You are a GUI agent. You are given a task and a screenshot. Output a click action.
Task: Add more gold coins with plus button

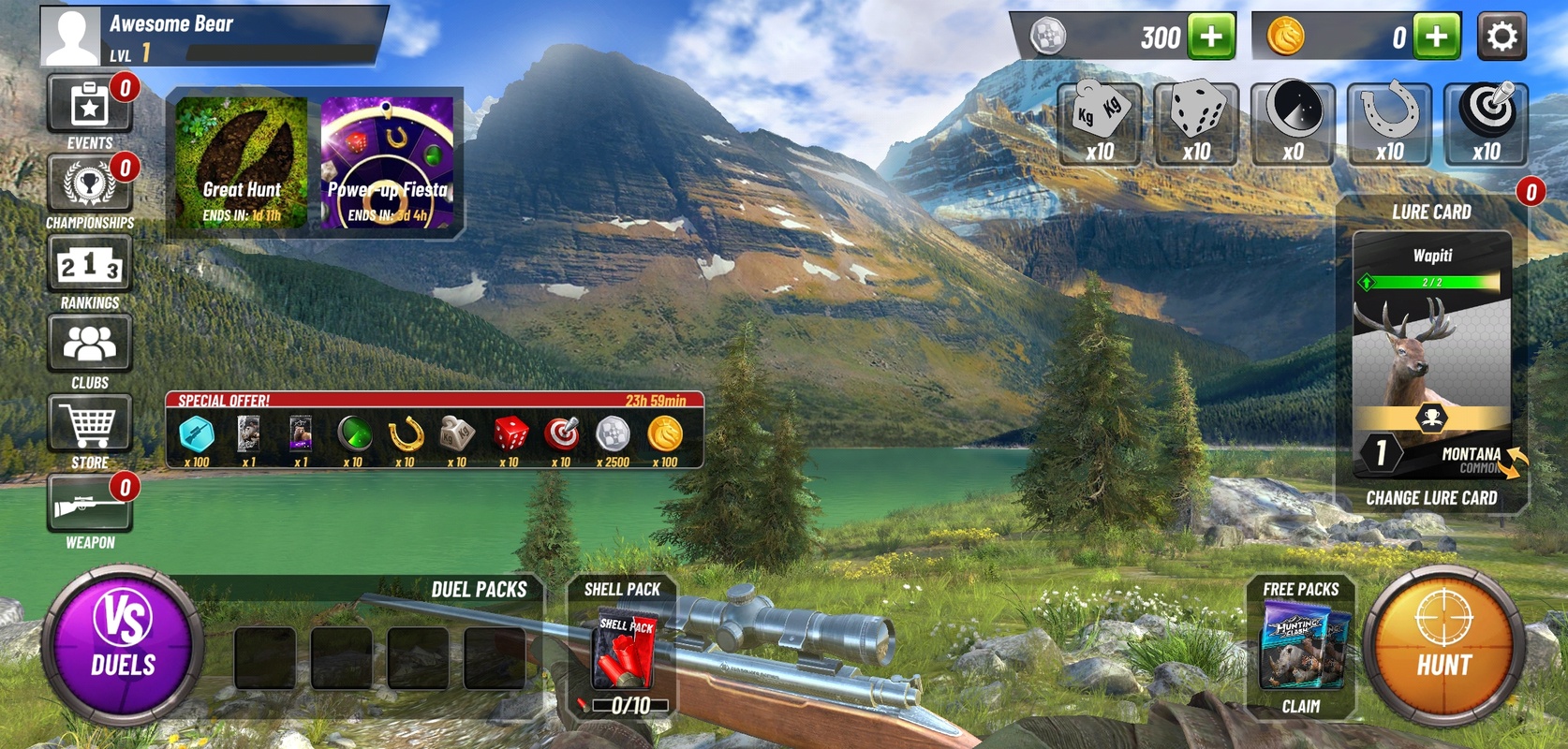click(1437, 37)
